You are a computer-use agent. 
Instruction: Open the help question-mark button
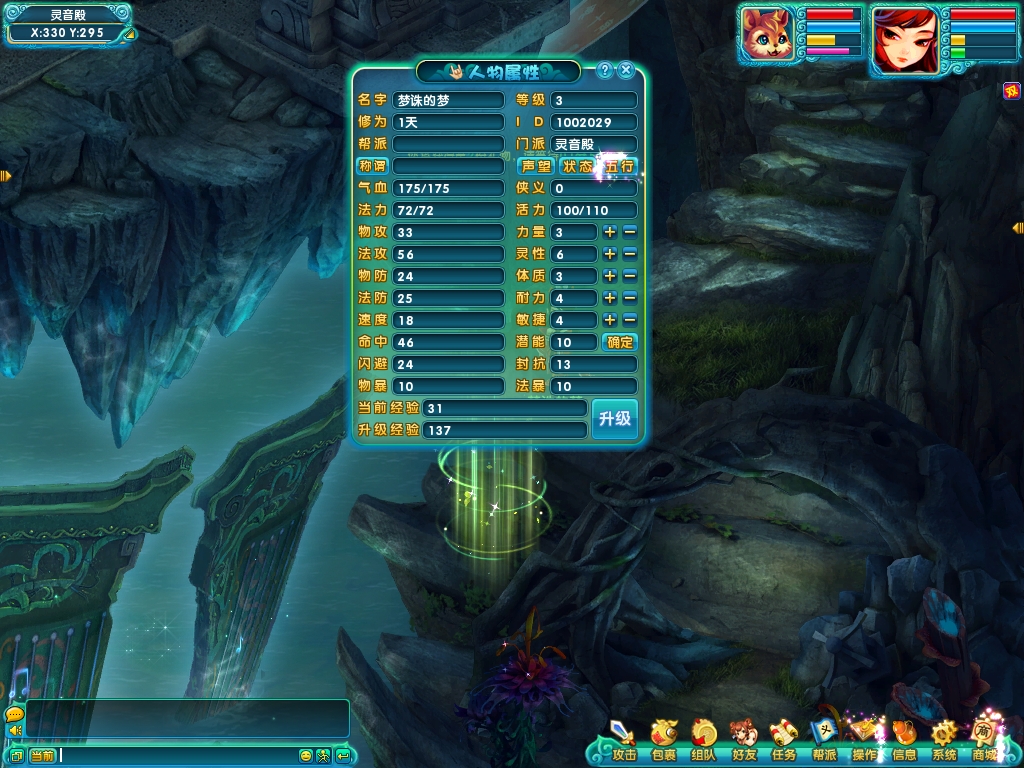[x=604, y=70]
